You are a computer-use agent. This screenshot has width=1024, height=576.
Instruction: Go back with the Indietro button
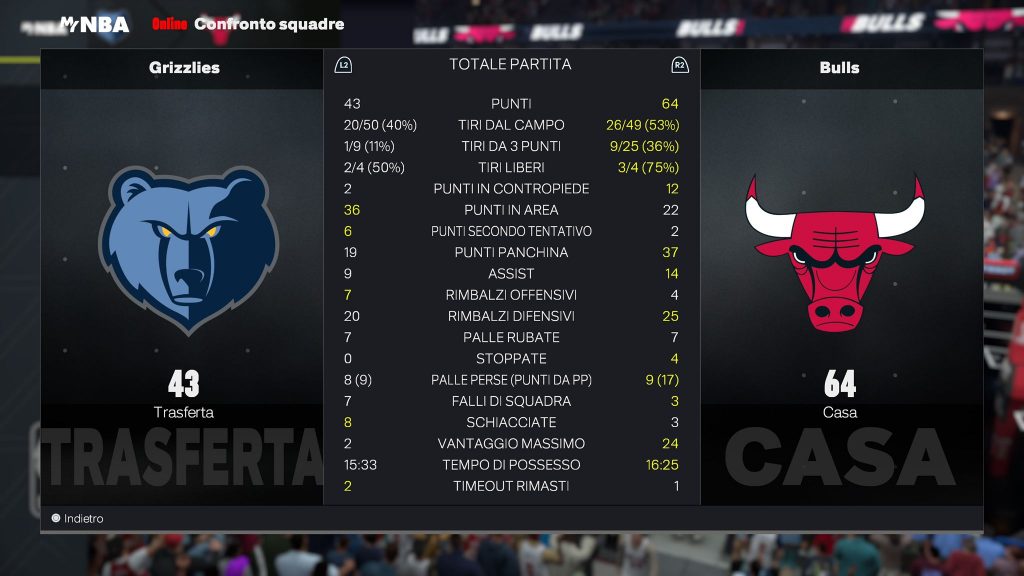[78, 519]
